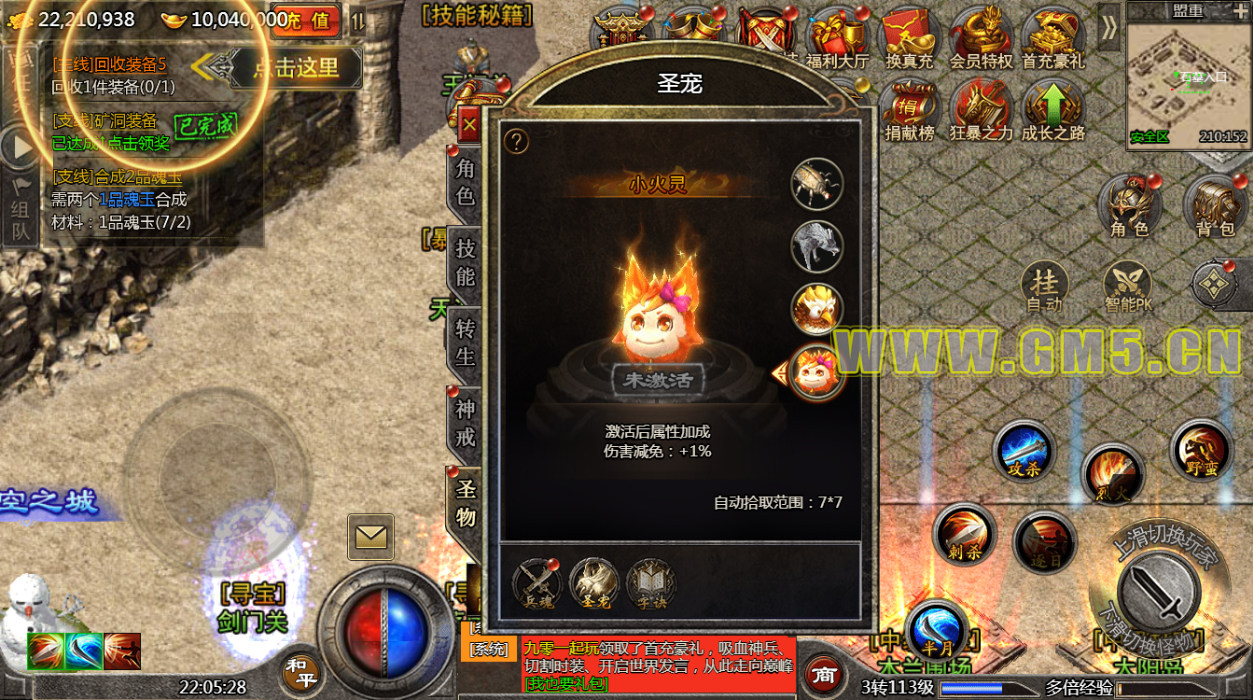This screenshot has height=700, width=1253.
Task: Select the beetle pet portrait
Action: tap(817, 184)
